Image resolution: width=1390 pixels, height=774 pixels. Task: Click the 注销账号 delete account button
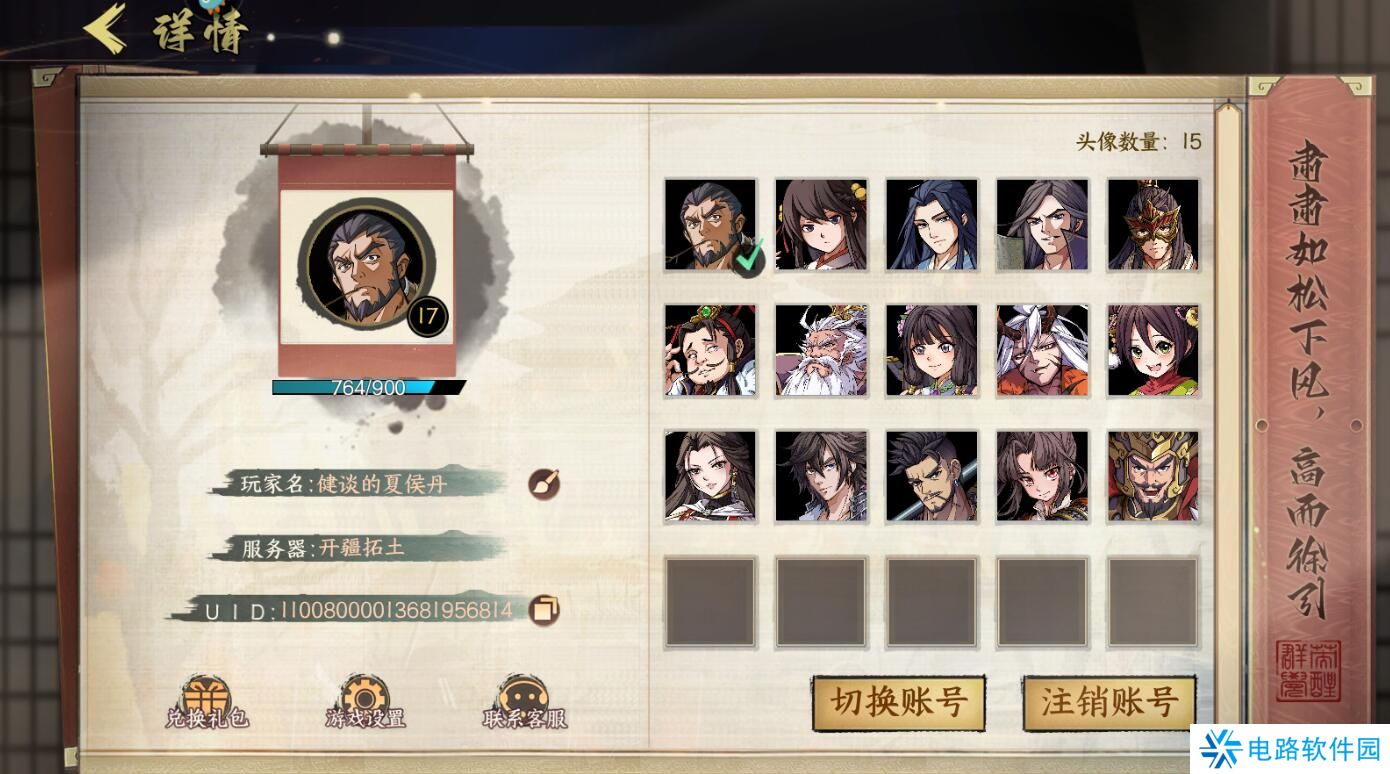(x=1108, y=702)
